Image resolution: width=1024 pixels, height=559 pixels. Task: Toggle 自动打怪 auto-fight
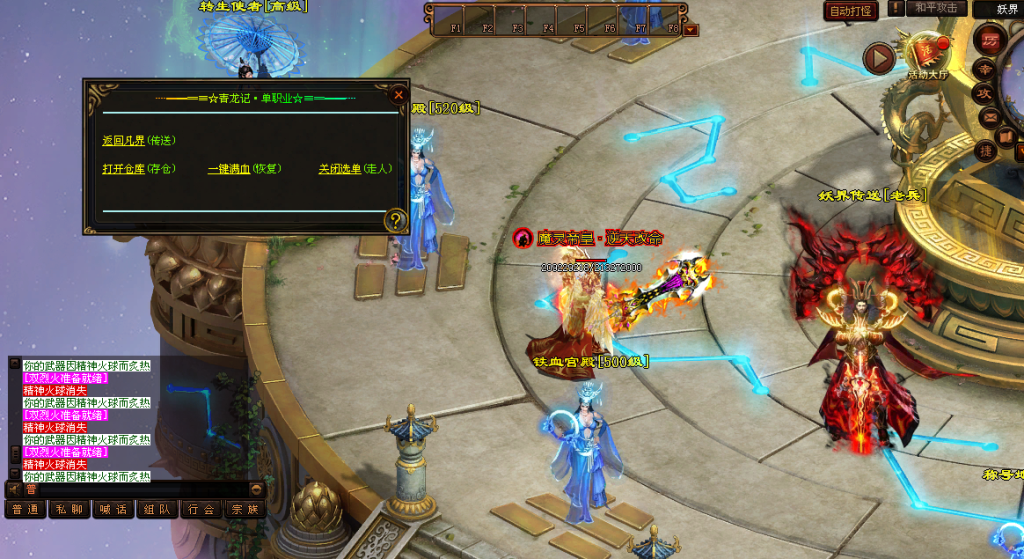pos(851,11)
